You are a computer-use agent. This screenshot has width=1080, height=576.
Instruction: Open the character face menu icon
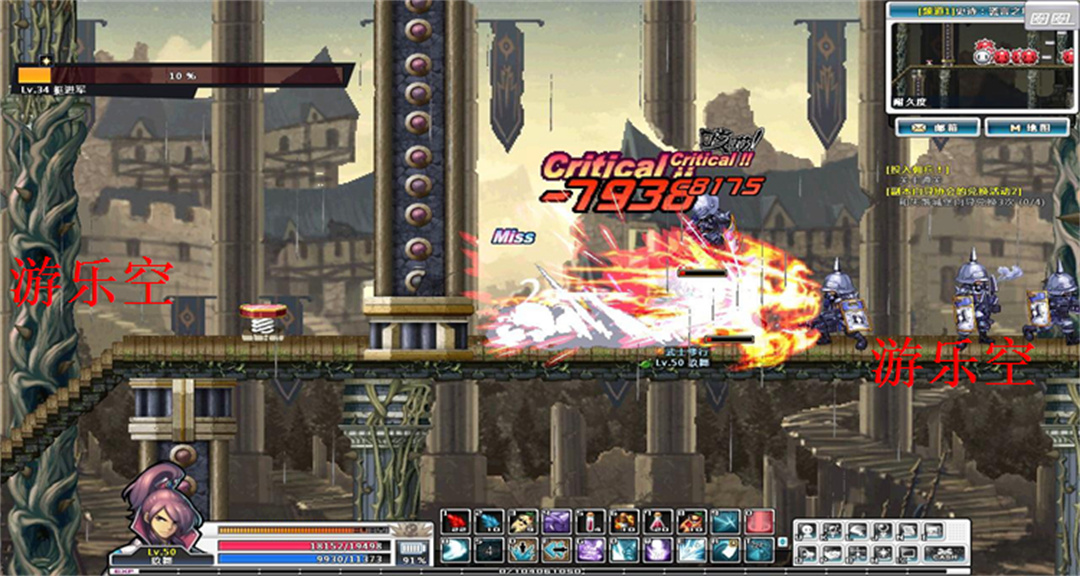[x=808, y=532]
